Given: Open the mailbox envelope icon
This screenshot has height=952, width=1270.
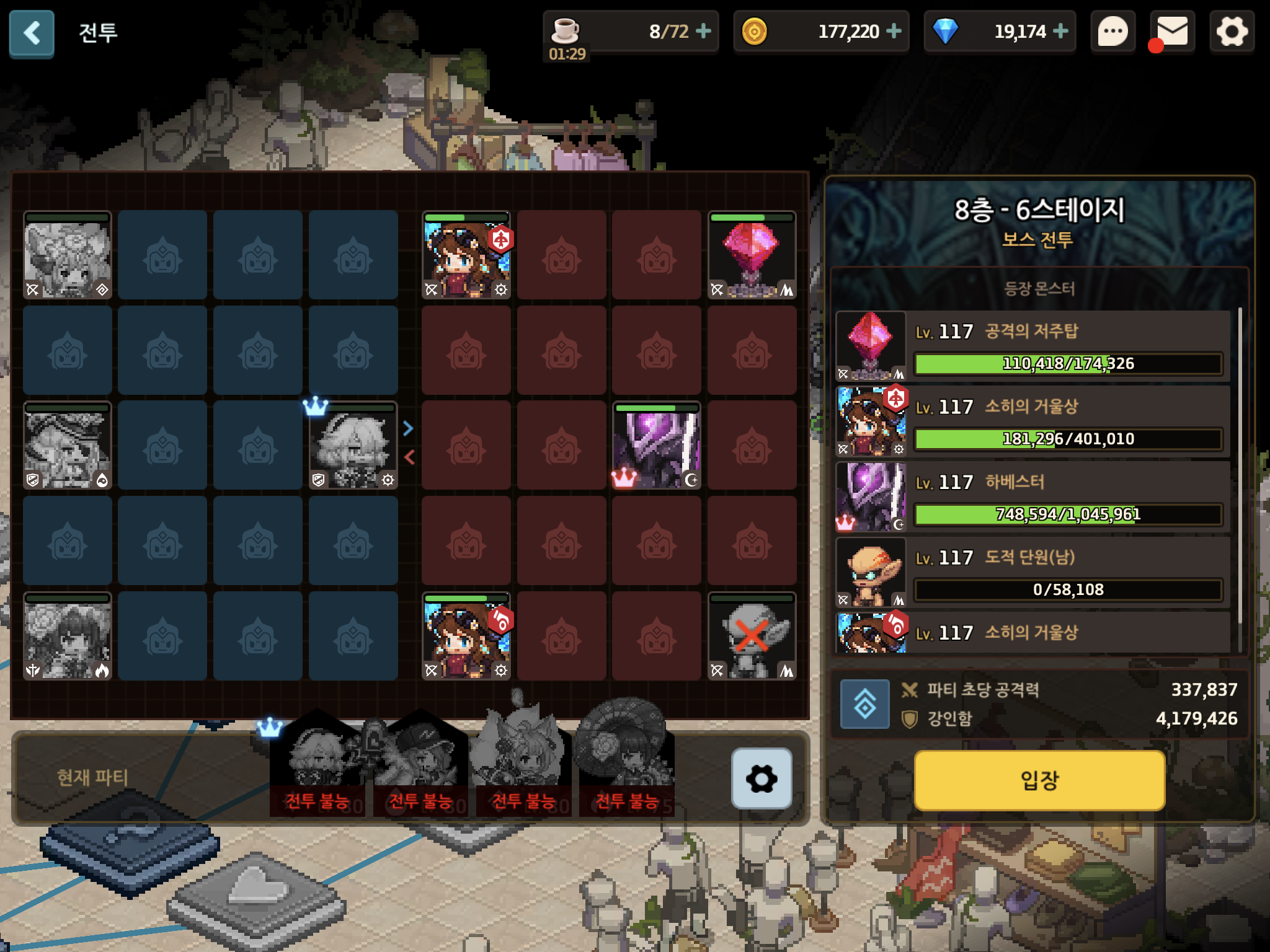Looking at the screenshot, I should (1172, 32).
